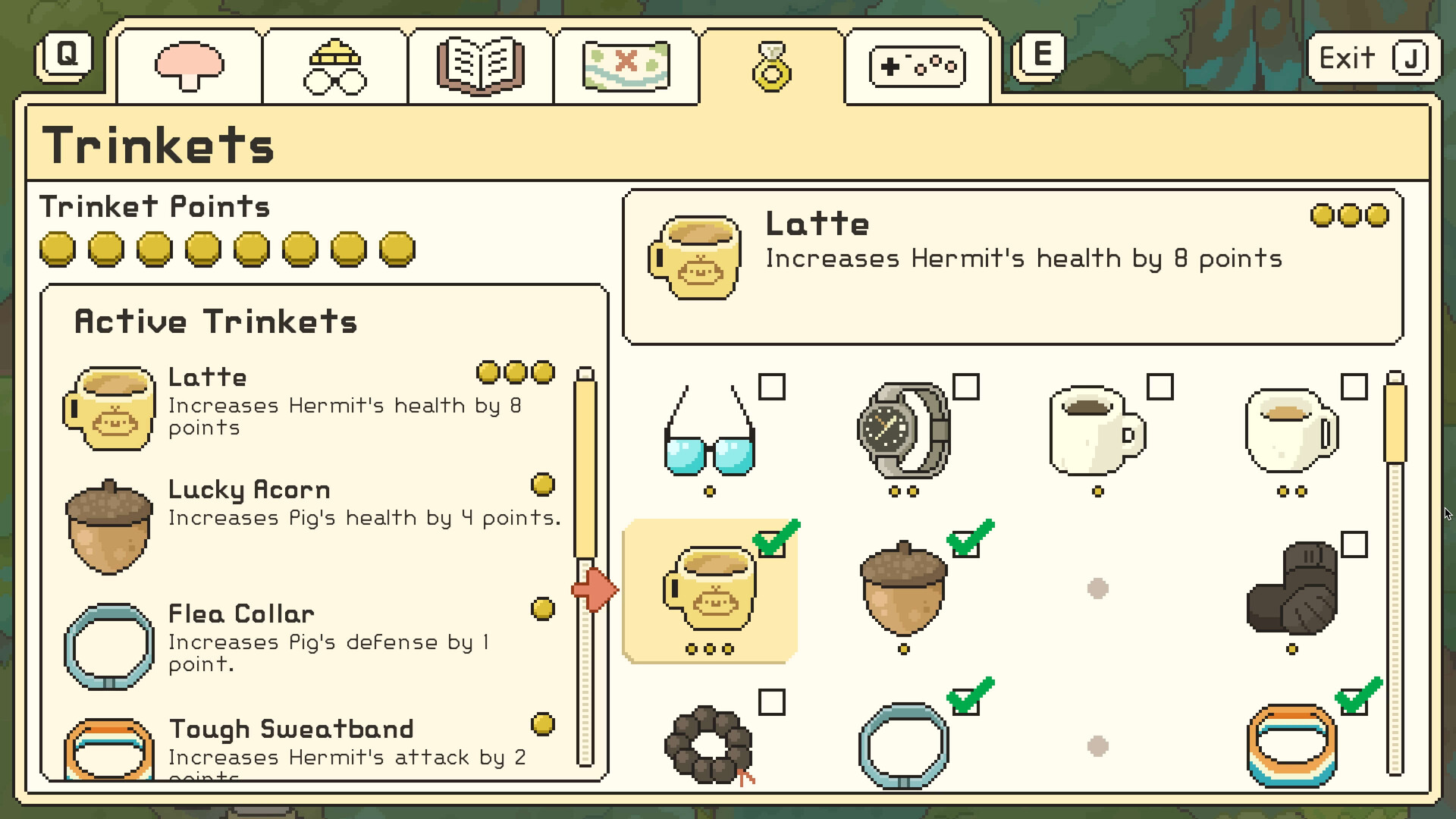Check the glasses trinket checkbox

pyautogui.click(x=773, y=388)
